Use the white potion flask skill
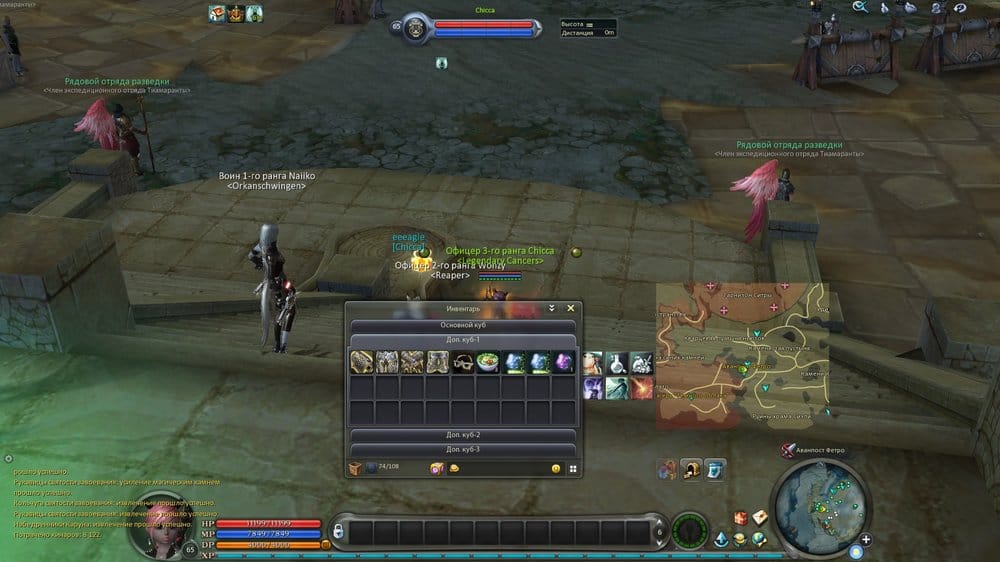Screen dimensions: 1000x562 pyautogui.click(x=617, y=362)
